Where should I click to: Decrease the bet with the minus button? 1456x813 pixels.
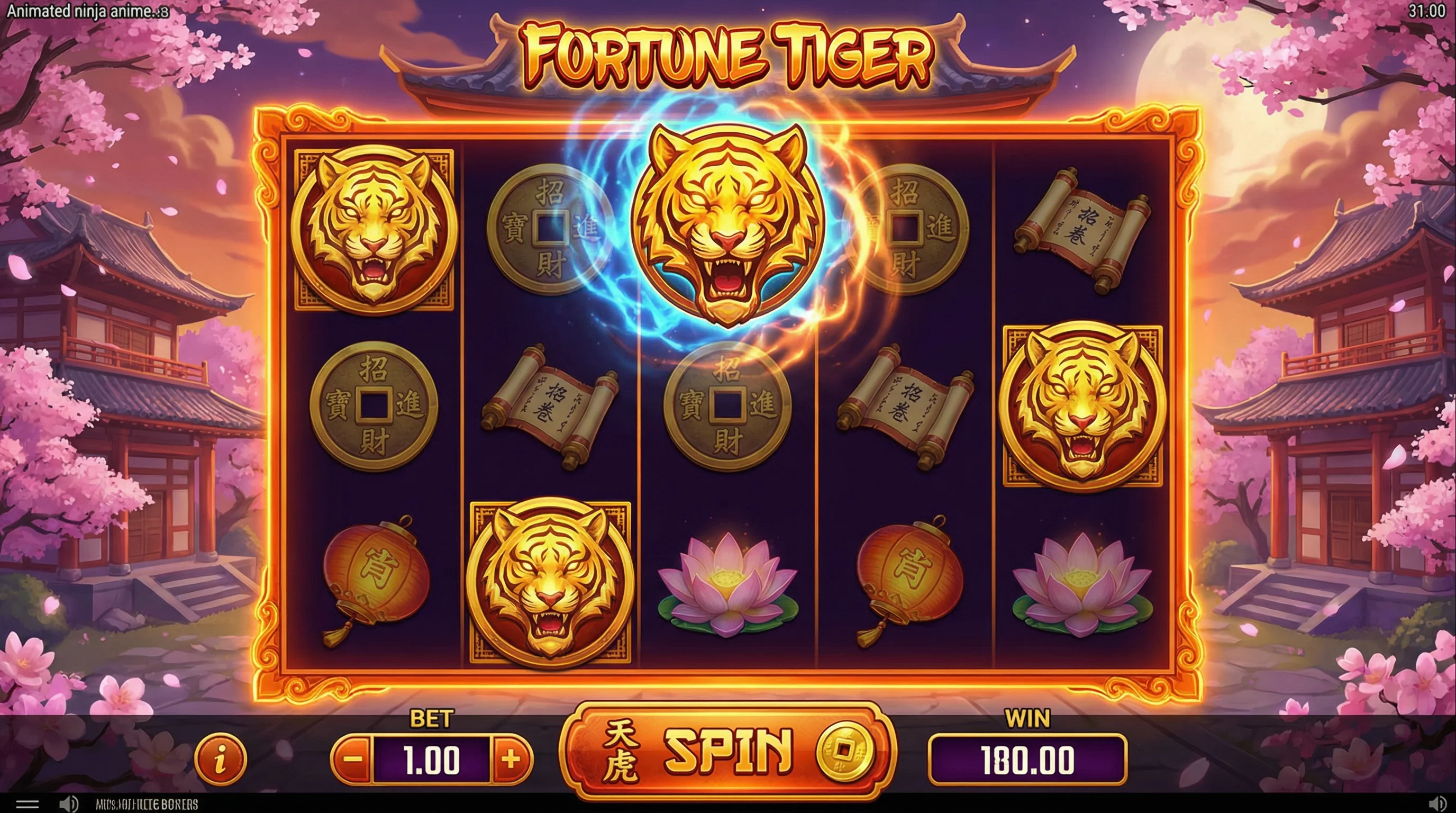click(x=354, y=761)
